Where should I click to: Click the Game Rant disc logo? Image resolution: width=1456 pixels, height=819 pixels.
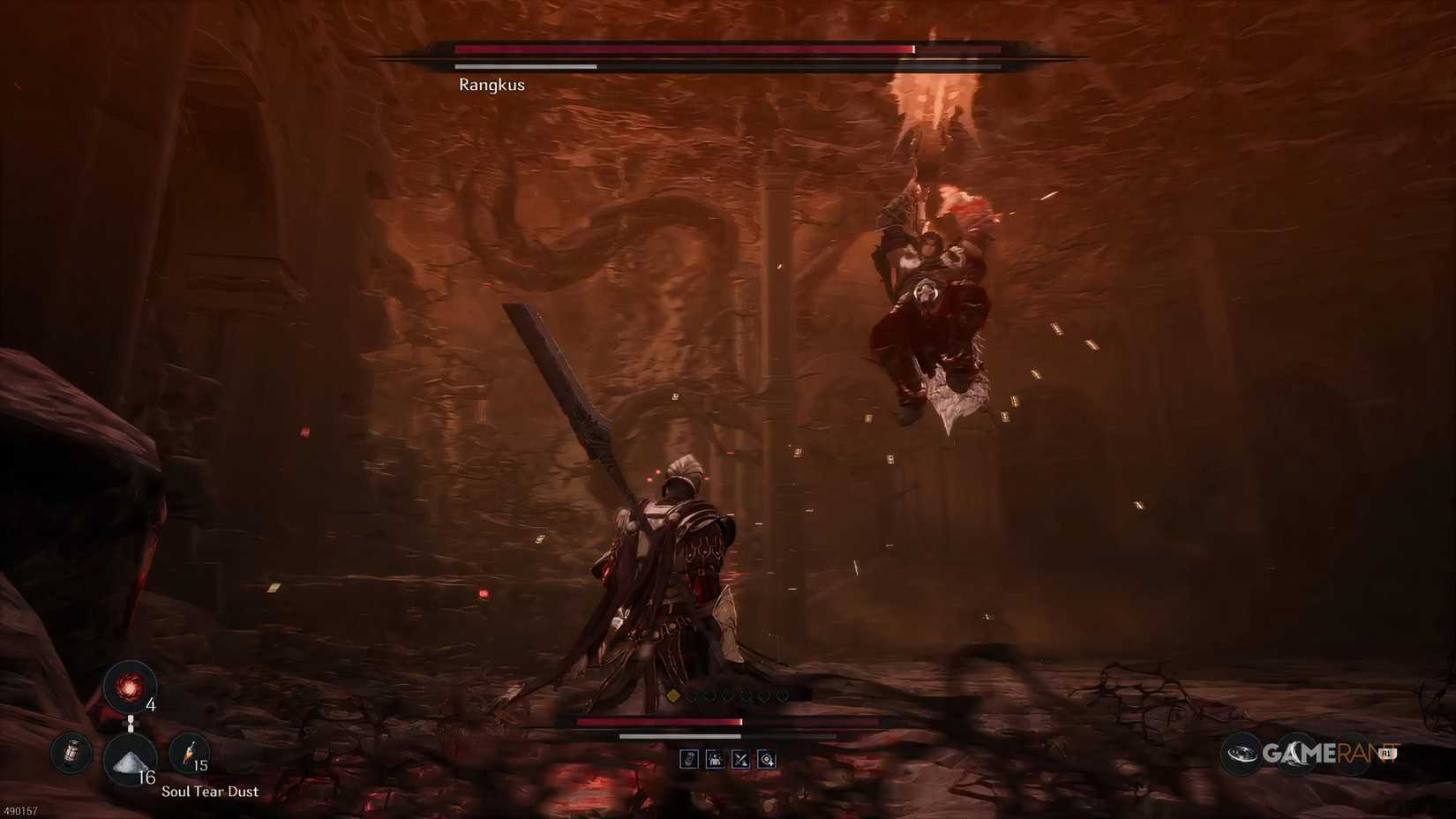pyautogui.click(x=1243, y=755)
